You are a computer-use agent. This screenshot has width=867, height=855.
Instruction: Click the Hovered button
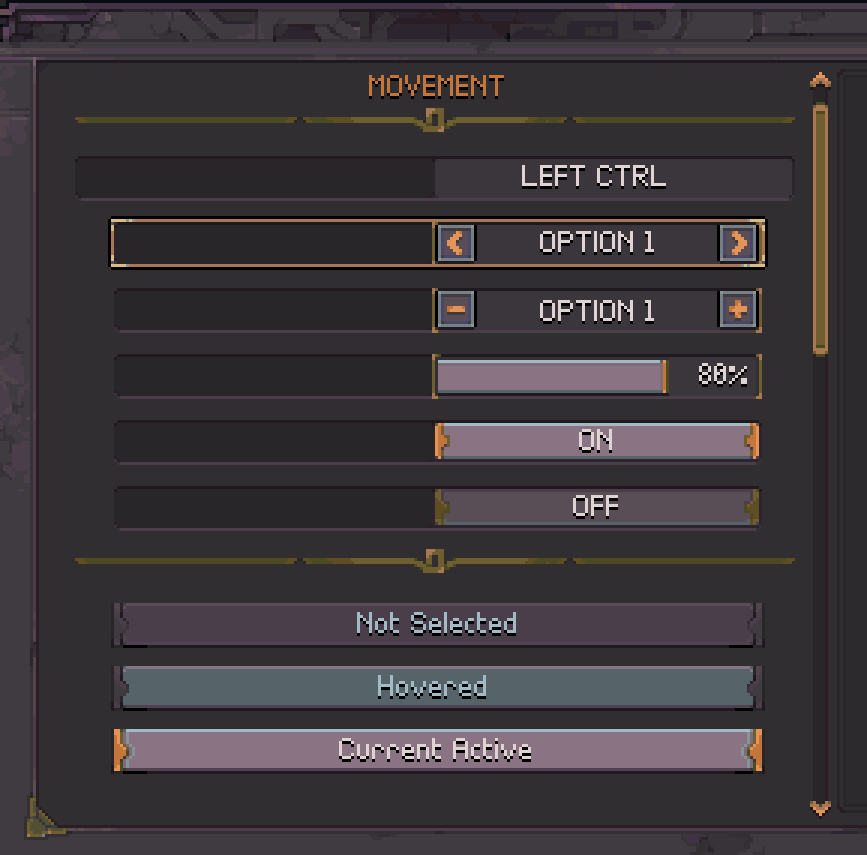[437, 687]
